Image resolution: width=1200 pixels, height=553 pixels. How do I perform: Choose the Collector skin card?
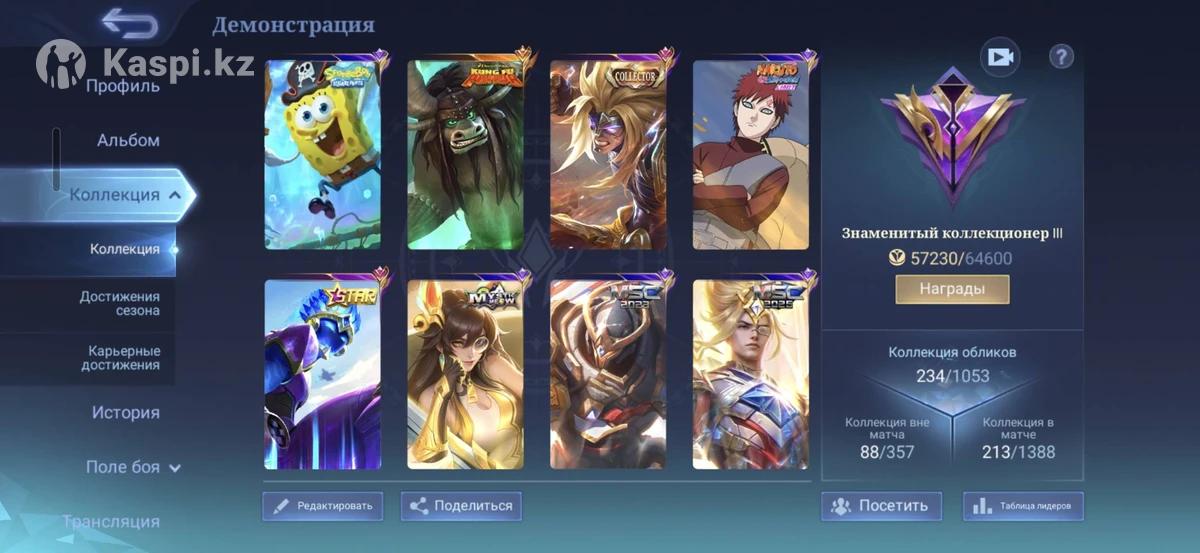[608, 155]
